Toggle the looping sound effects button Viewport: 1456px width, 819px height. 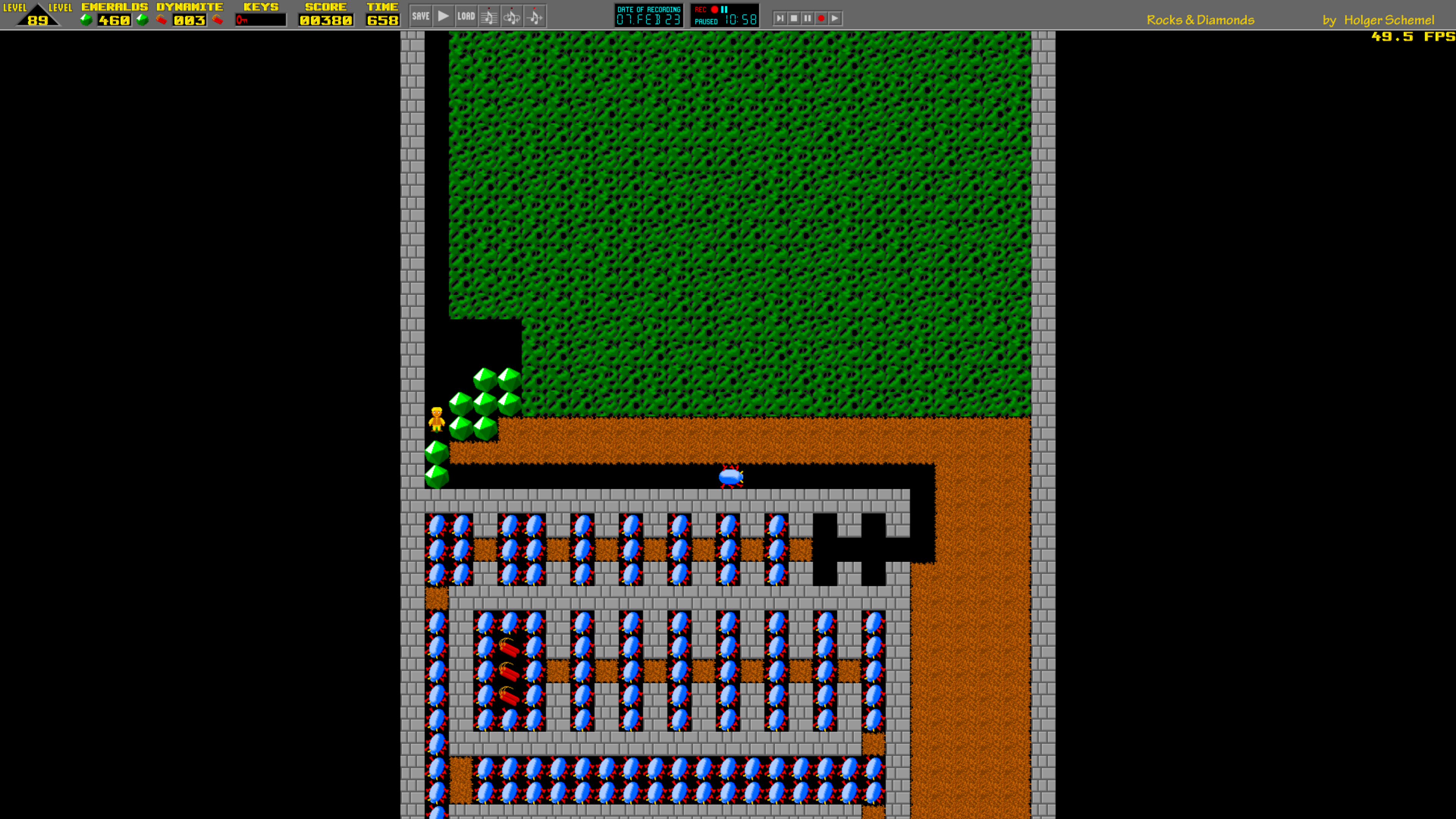[511, 17]
